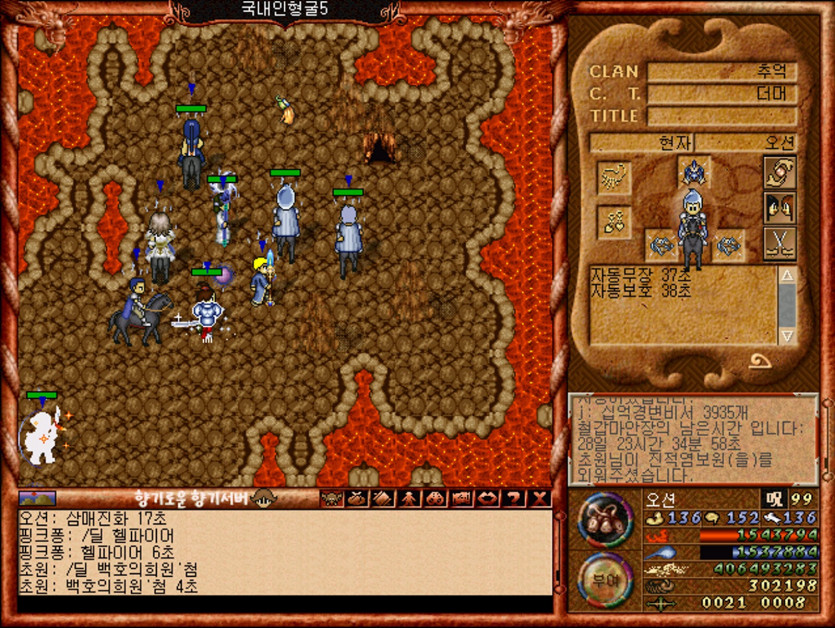Select the flag toolbar icon
The width and height of the screenshot is (835, 628).
461,498
